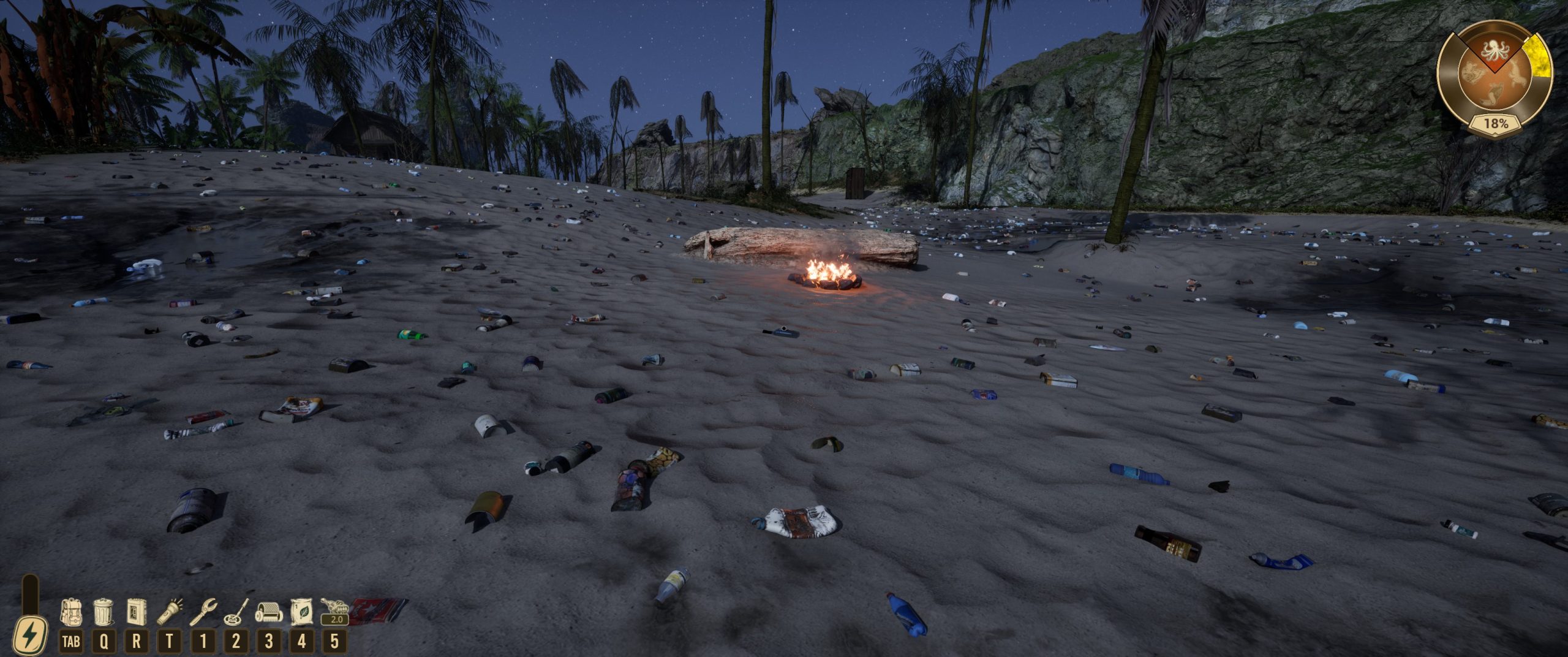Viewport: 1568px width, 657px height.
Task: Choose the sand roller tool
Action: tap(268, 612)
